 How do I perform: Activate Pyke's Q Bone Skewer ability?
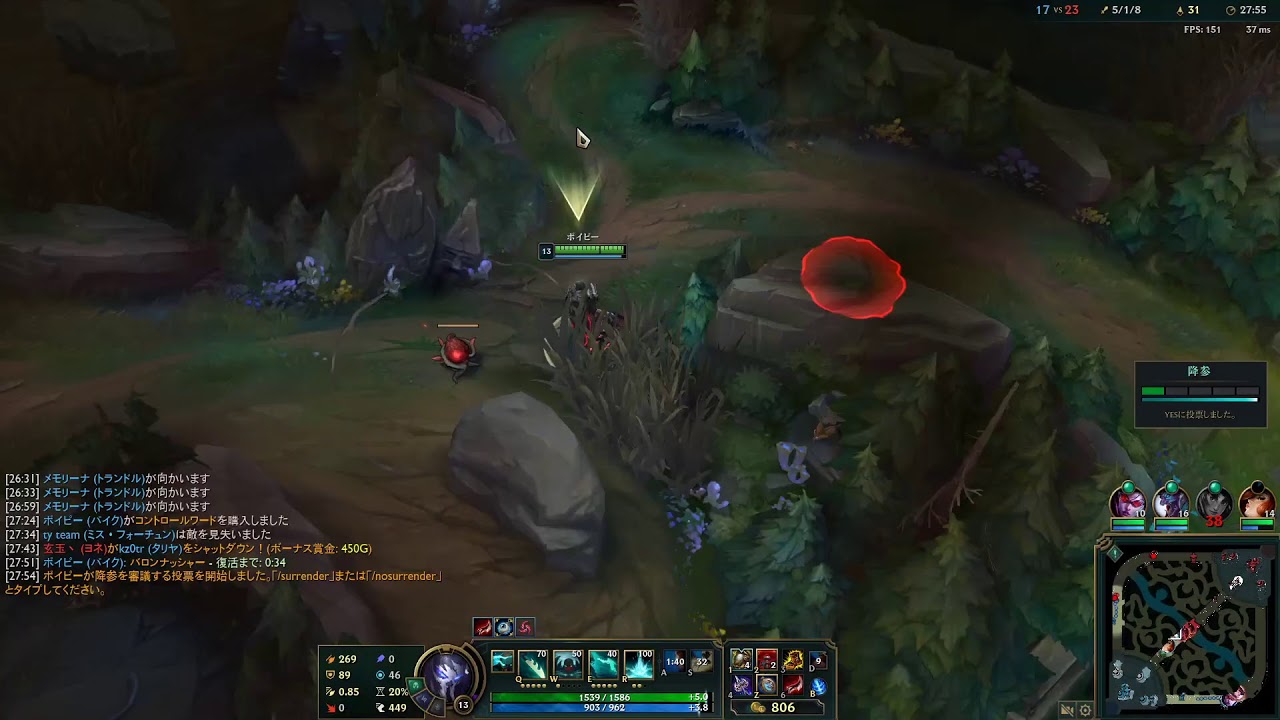[x=532, y=664]
